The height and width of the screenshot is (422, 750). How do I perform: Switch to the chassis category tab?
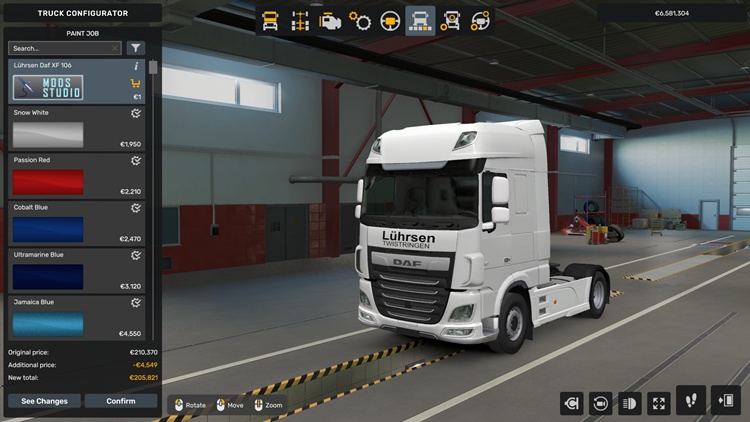click(x=300, y=20)
